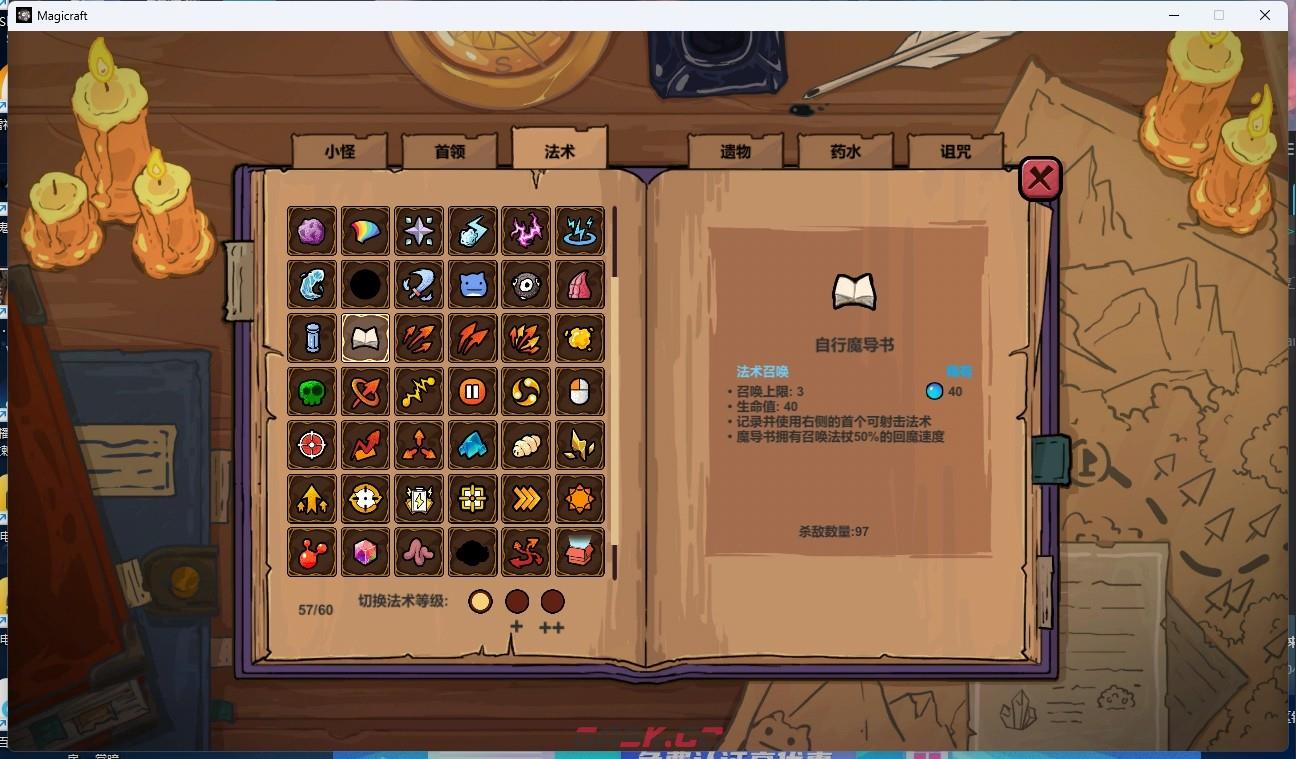Screen dimensions: 1296x759
Task: Click the red crosshair targeting spell icon
Action: [311, 445]
